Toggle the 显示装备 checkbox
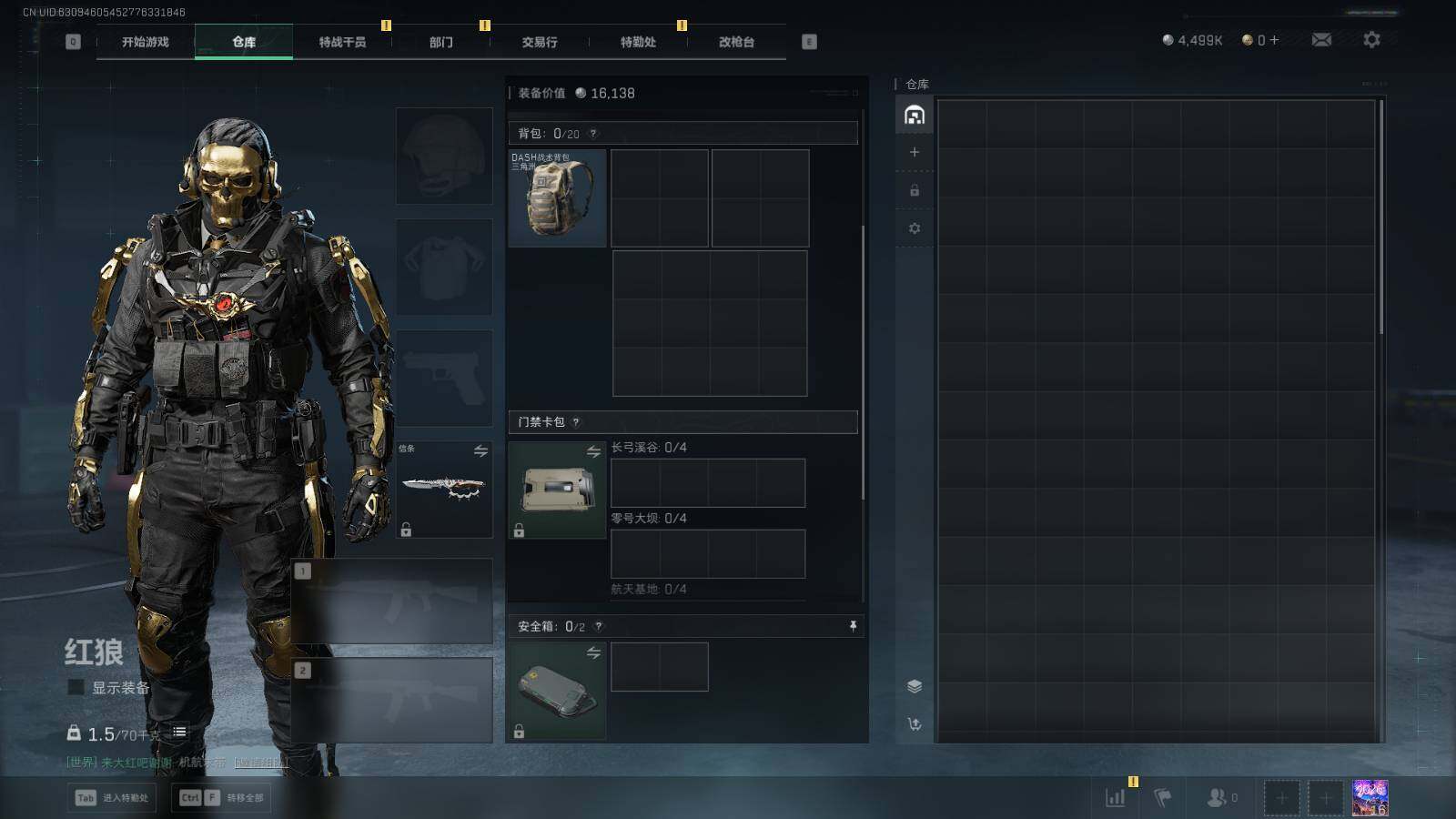The image size is (1456, 819). pyautogui.click(x=76, y=688)
